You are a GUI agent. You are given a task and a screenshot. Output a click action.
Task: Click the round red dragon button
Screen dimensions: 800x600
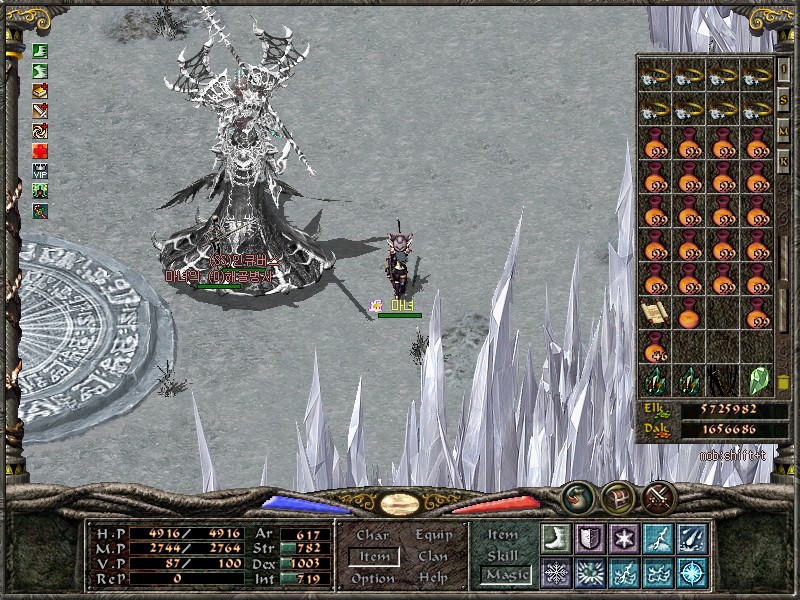[x=577, y=497]
